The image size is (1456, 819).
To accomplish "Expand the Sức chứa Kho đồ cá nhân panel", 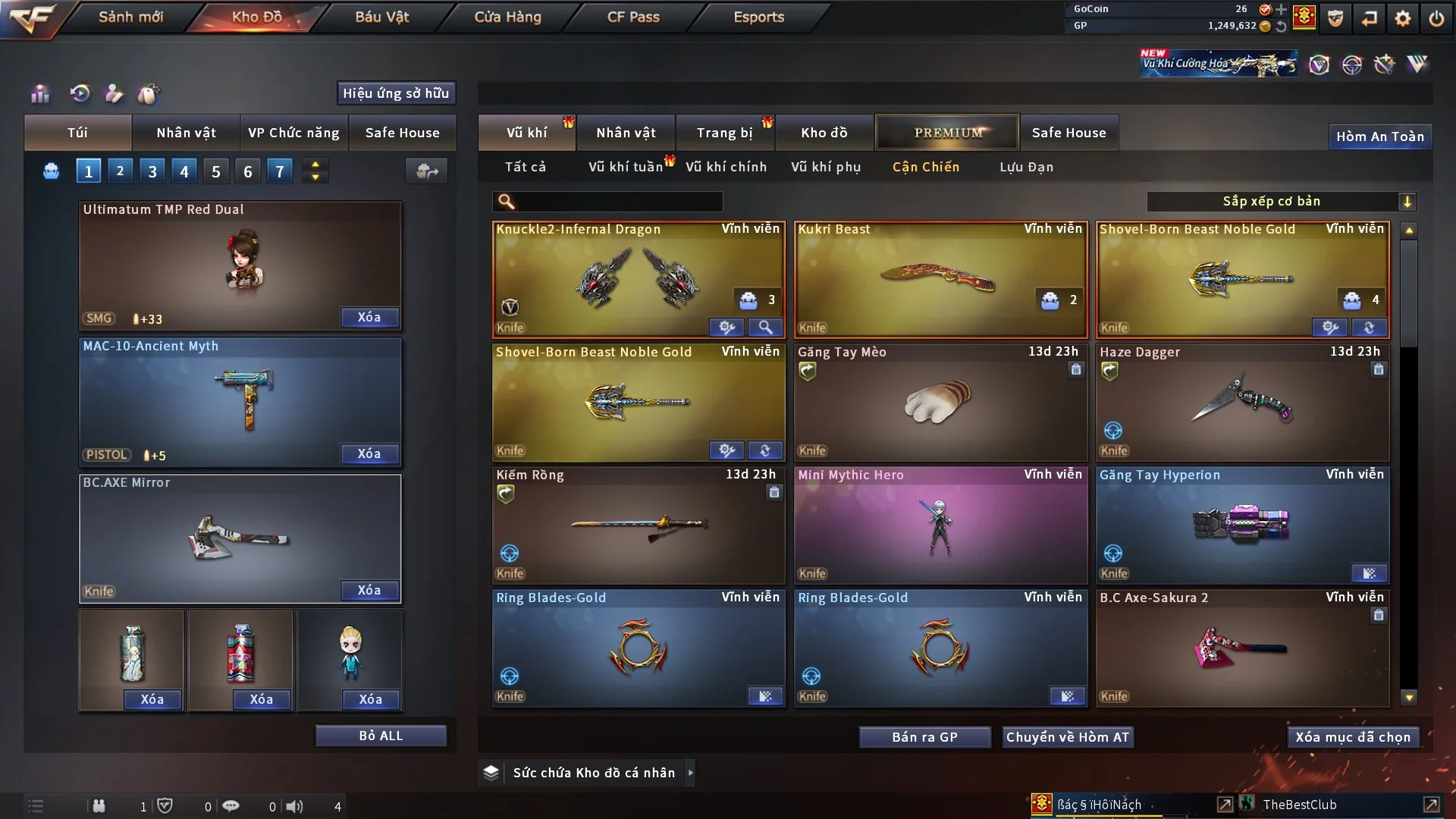I will (x=691, y=773).
